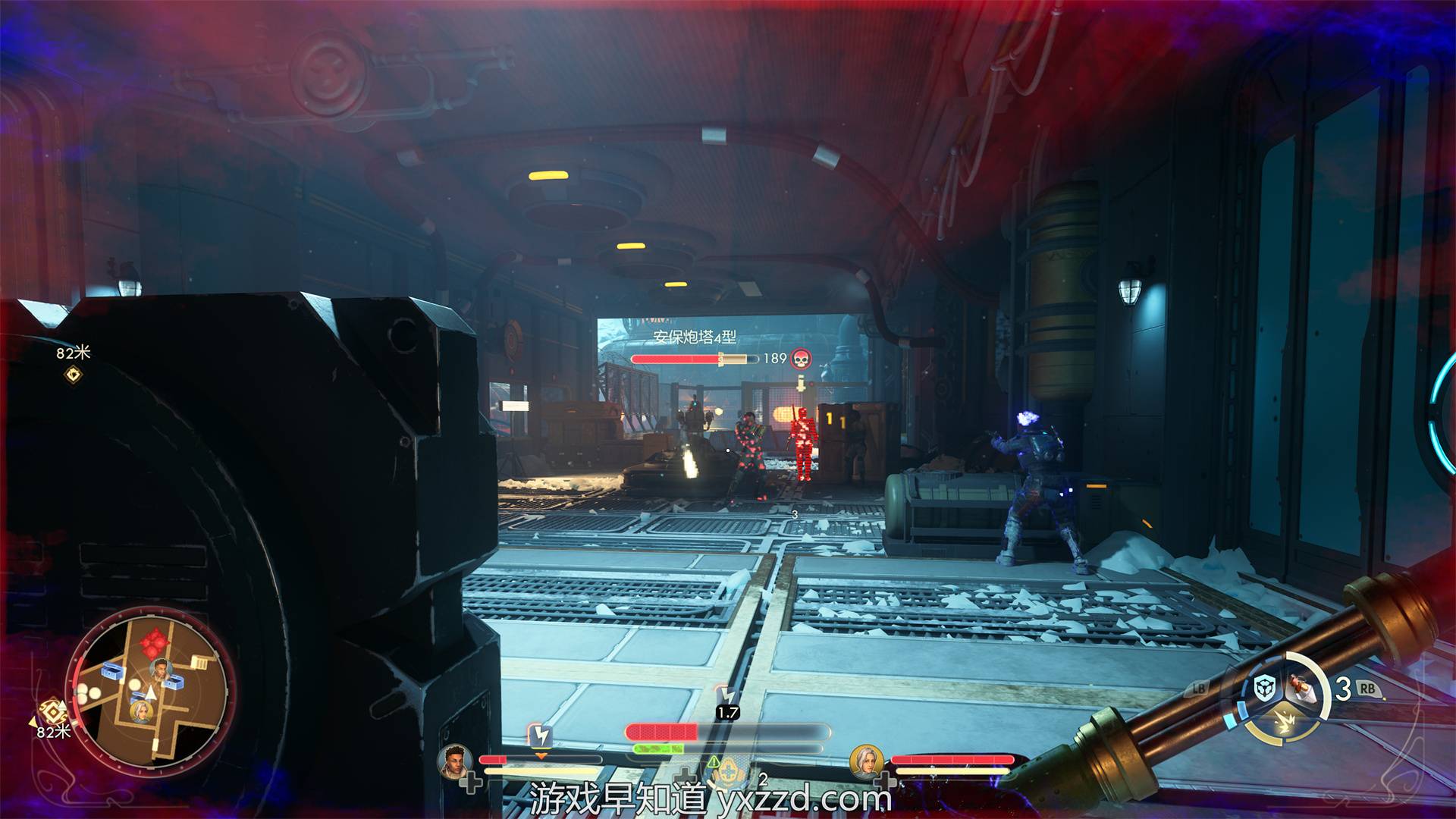Select the objective waypoint diamond showing 82米
1456x819 pixels.
tap(74, 374)
